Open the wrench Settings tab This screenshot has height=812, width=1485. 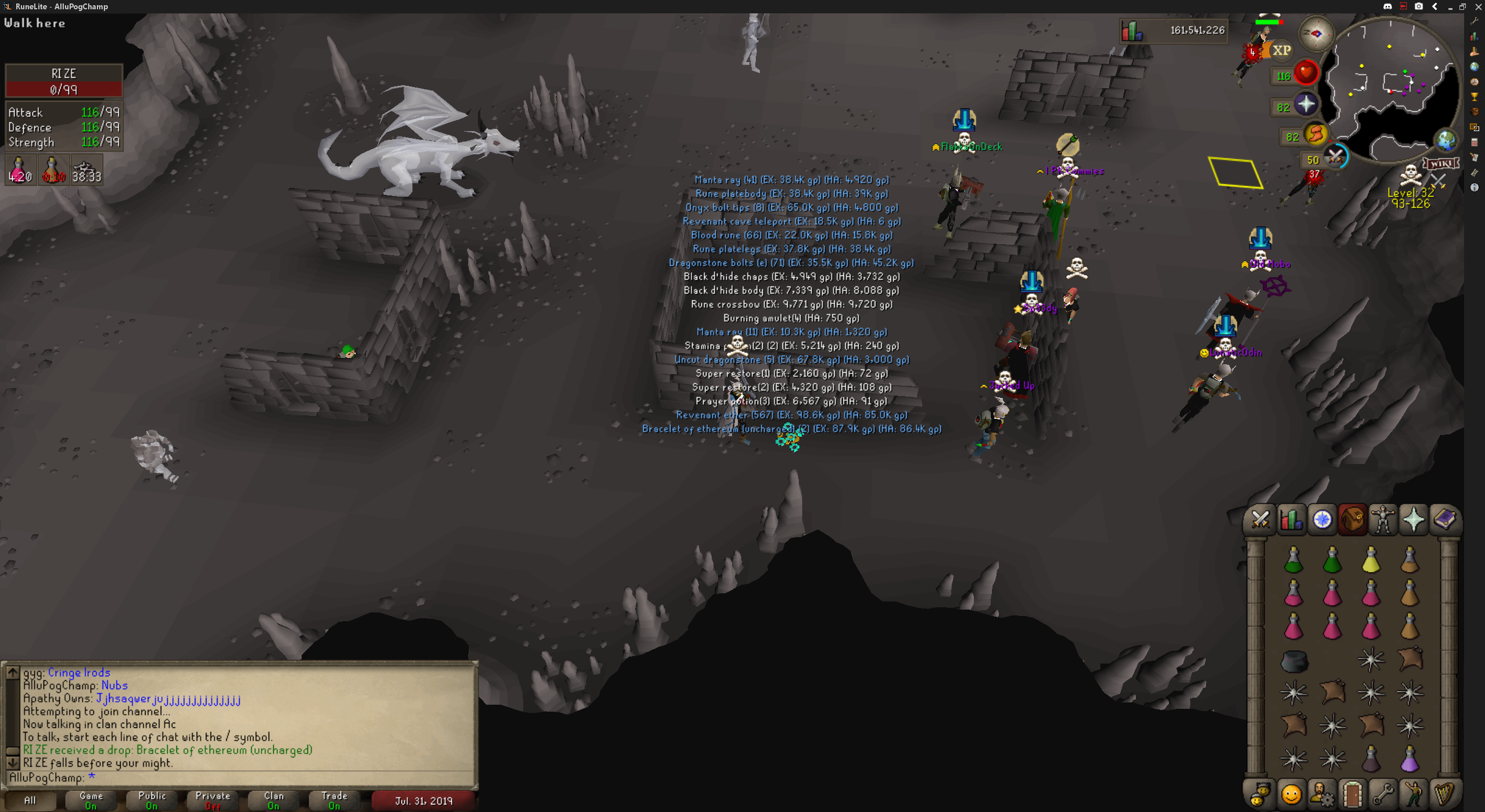click(x=1383, y=793)
